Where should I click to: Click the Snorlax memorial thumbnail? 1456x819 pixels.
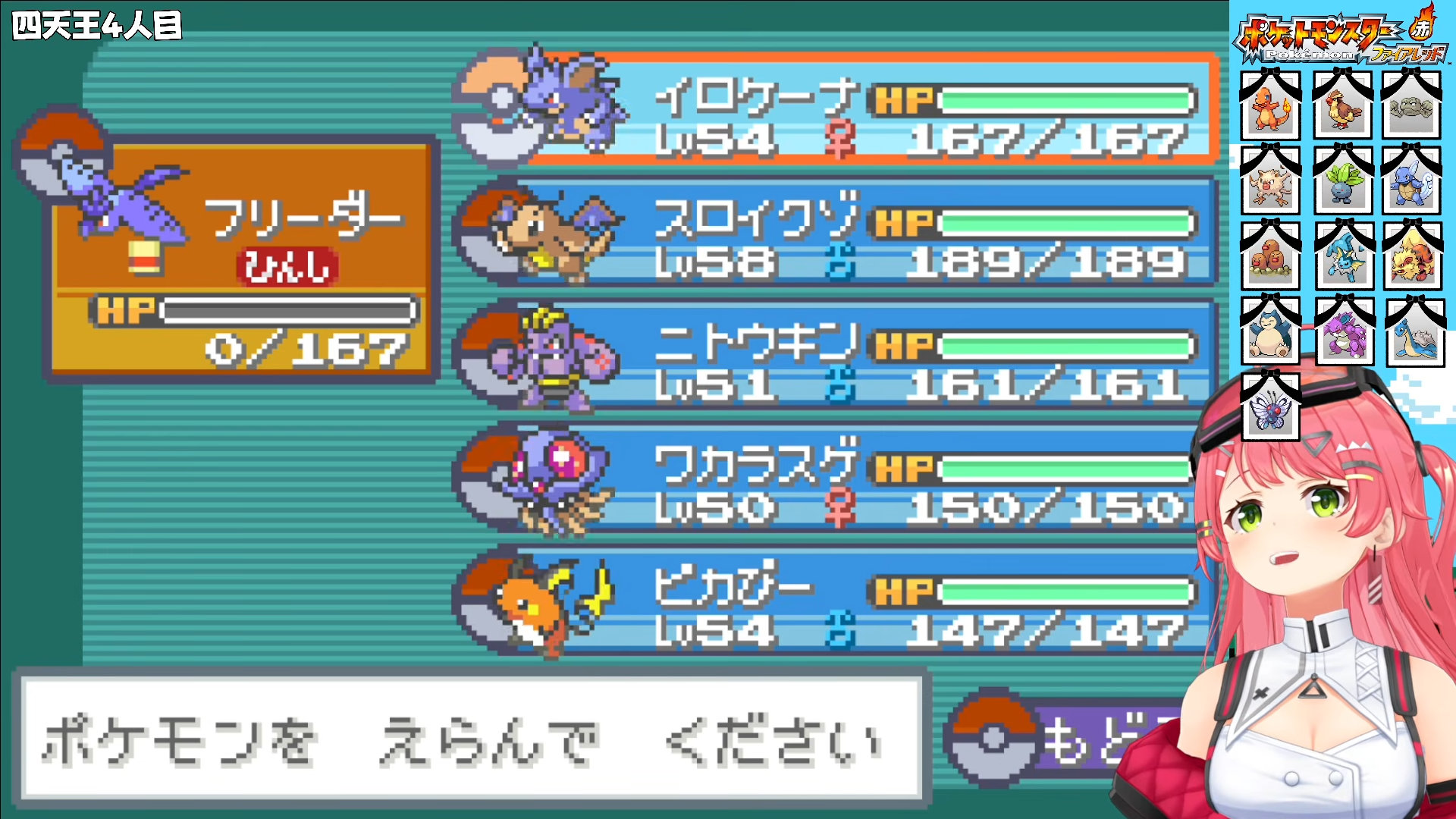[1270, 331]
